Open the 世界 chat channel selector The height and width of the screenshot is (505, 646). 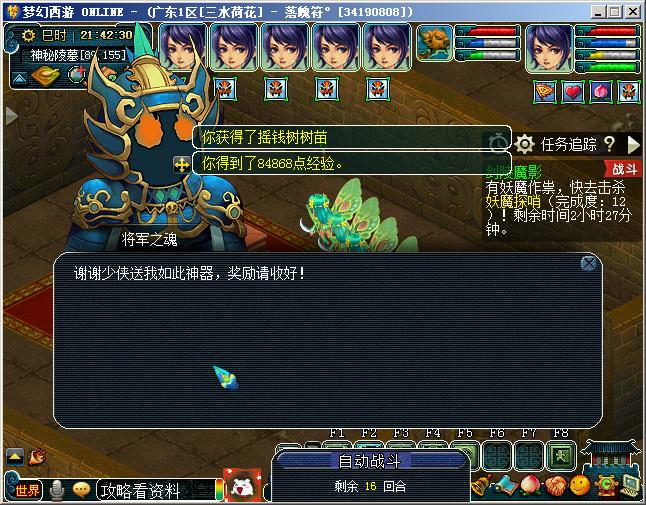(25, 490)
